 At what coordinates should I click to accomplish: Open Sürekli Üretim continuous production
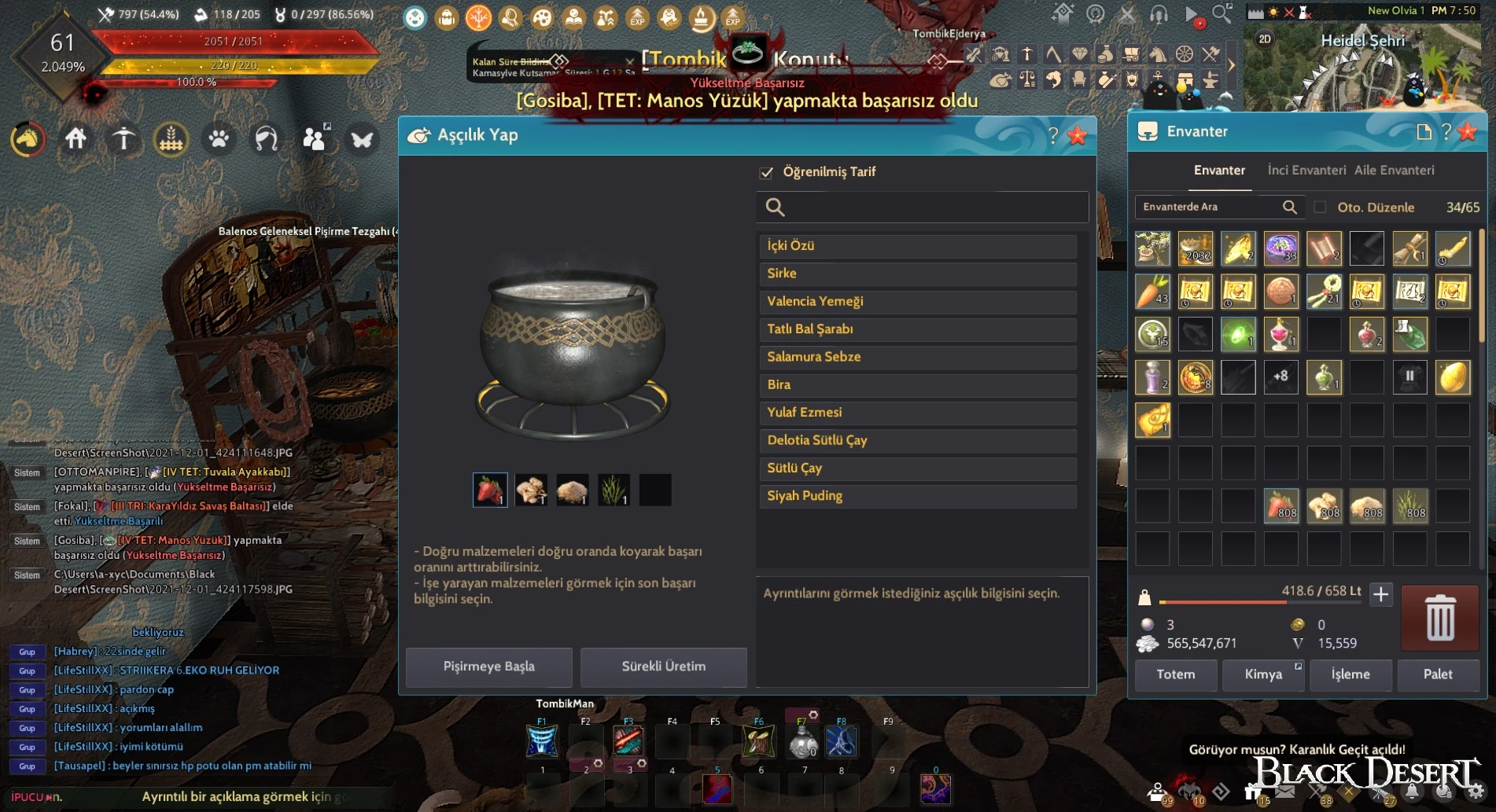pos(663,667)
